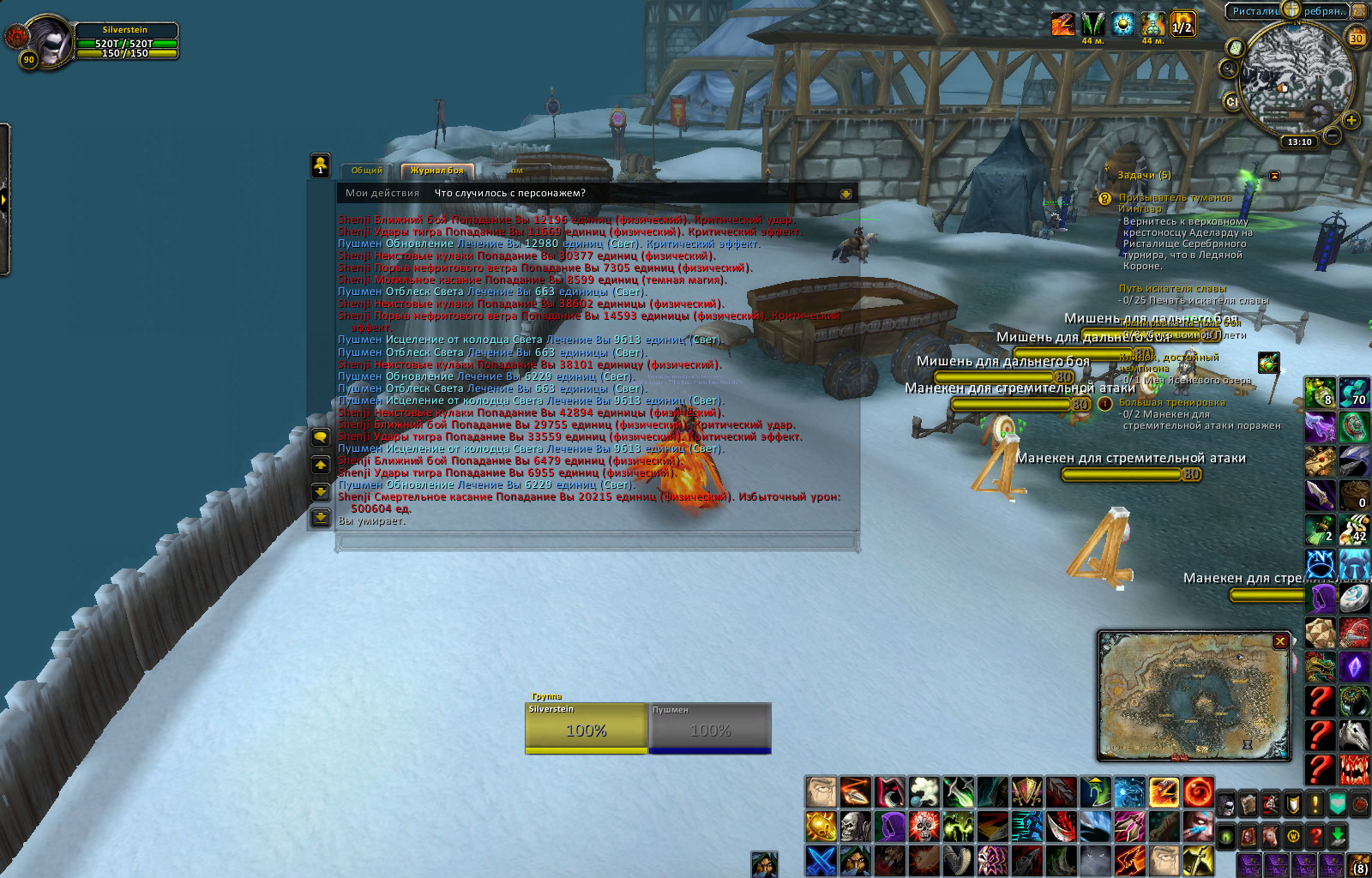Select the Silverstein player portrait

[x=48, y=40]
